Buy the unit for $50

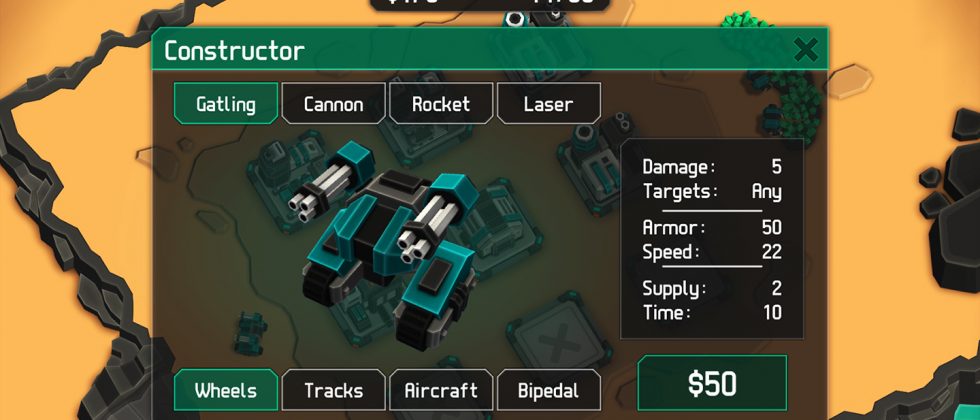coord(712,384)
